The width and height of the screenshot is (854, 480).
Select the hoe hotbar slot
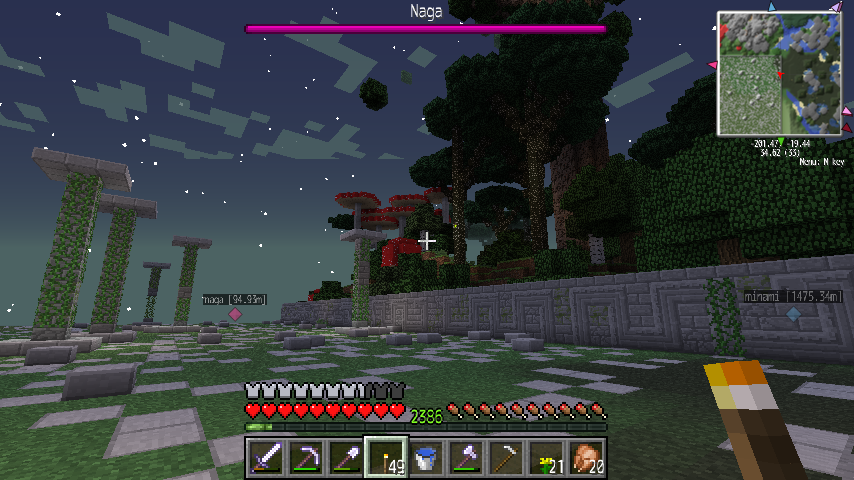tap(506, 457)
